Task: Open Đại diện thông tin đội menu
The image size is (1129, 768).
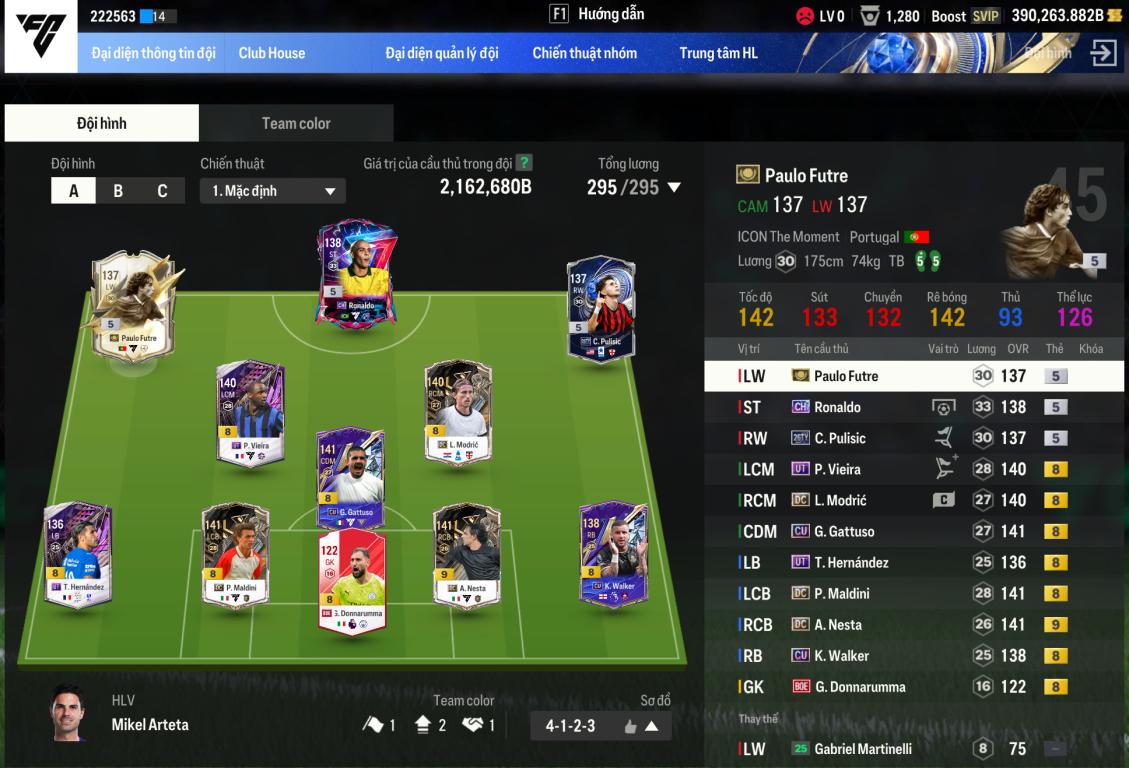Action: click(153, 53)
